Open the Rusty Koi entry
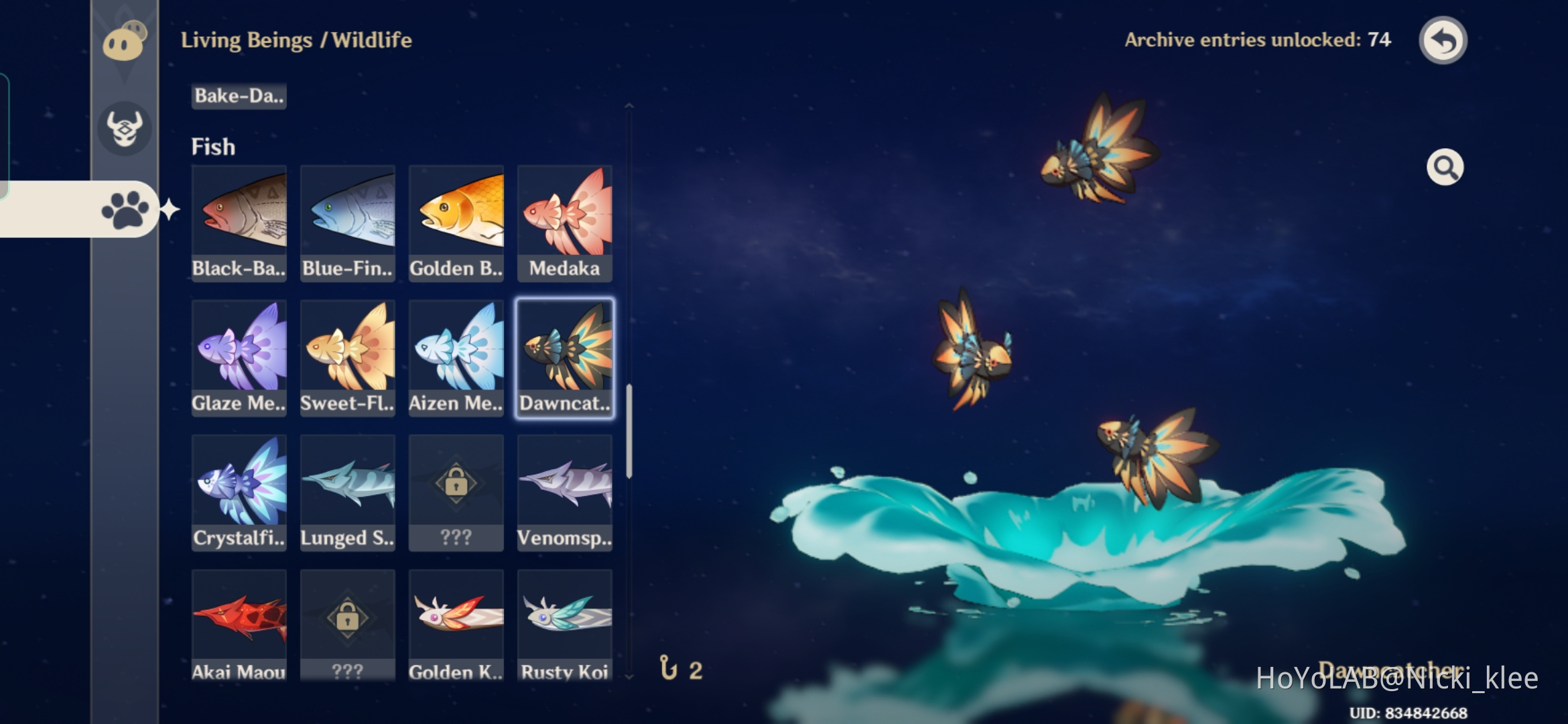This screenshot has width=1568, height=724. 565,623
